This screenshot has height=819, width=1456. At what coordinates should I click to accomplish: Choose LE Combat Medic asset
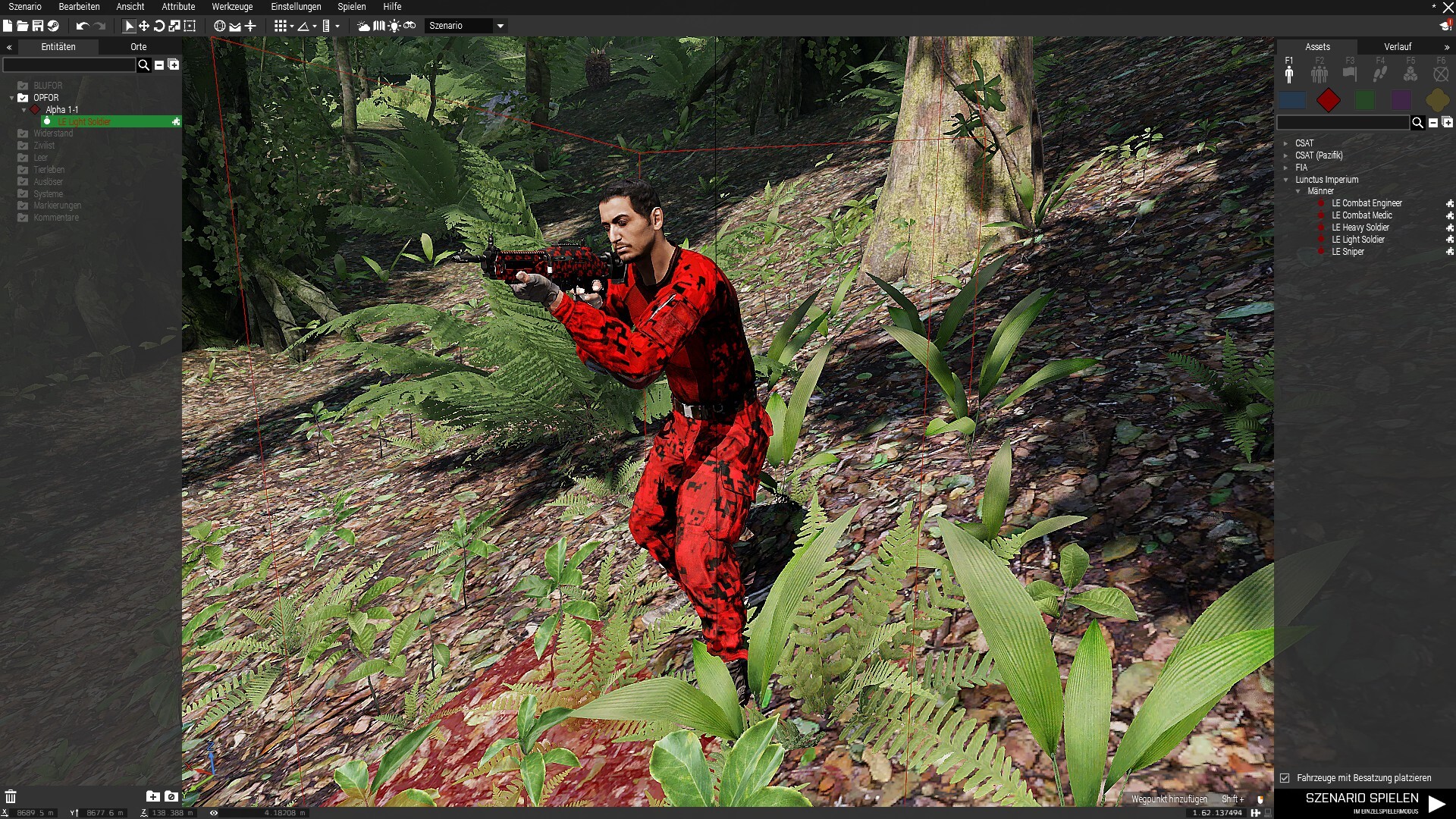point(1361,215)
